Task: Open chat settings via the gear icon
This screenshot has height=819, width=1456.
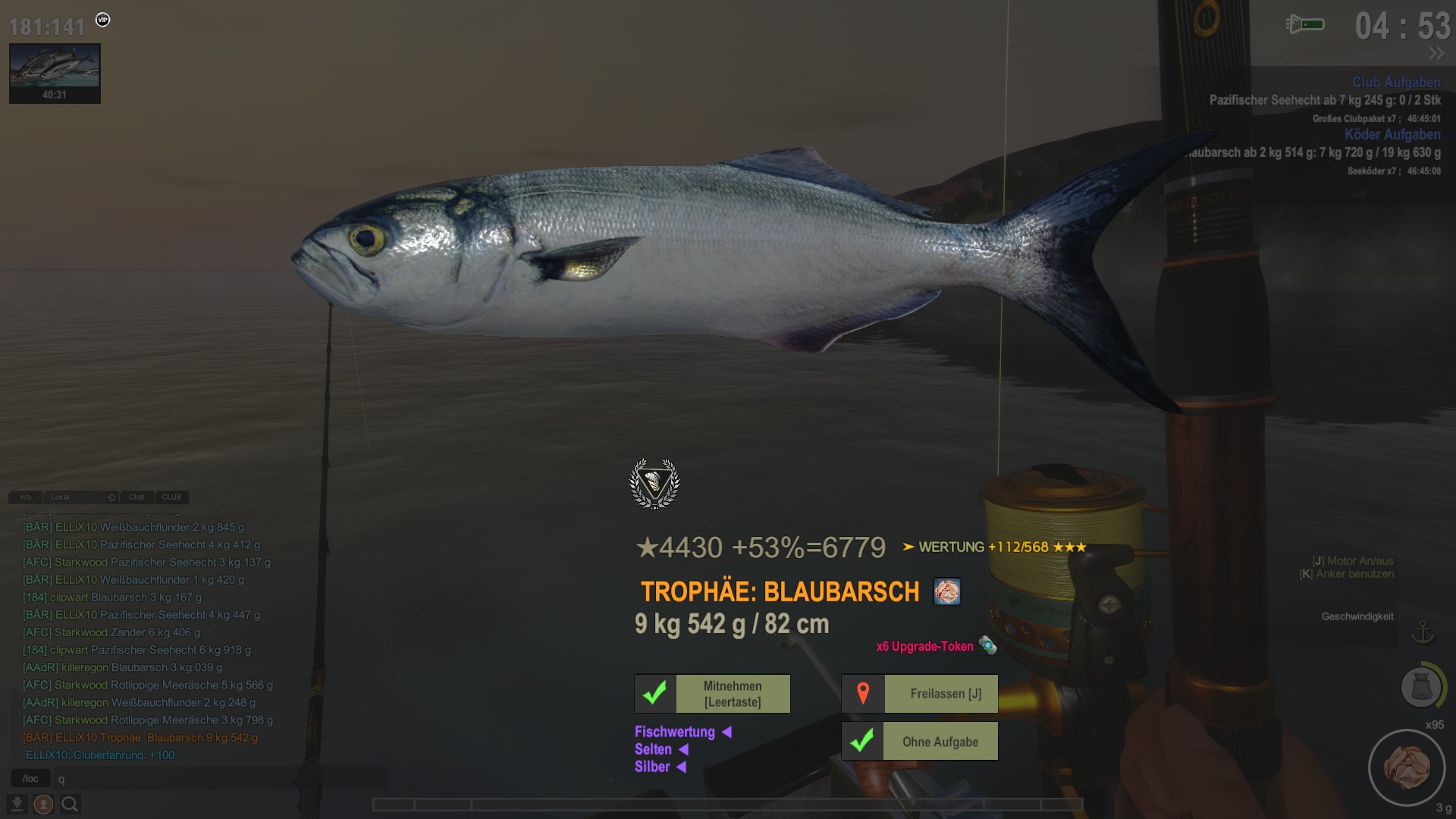Action: [111, 497]
